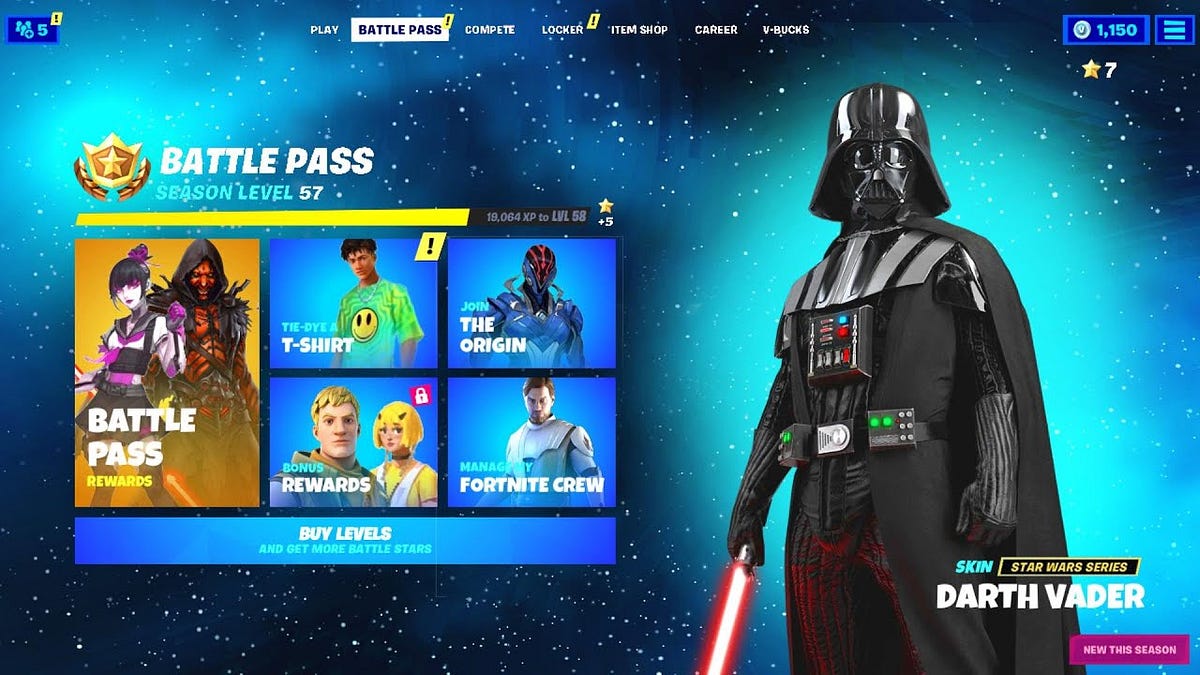Select the Tie-Dye a T-Shirt tile

click(x=353, y=303)
